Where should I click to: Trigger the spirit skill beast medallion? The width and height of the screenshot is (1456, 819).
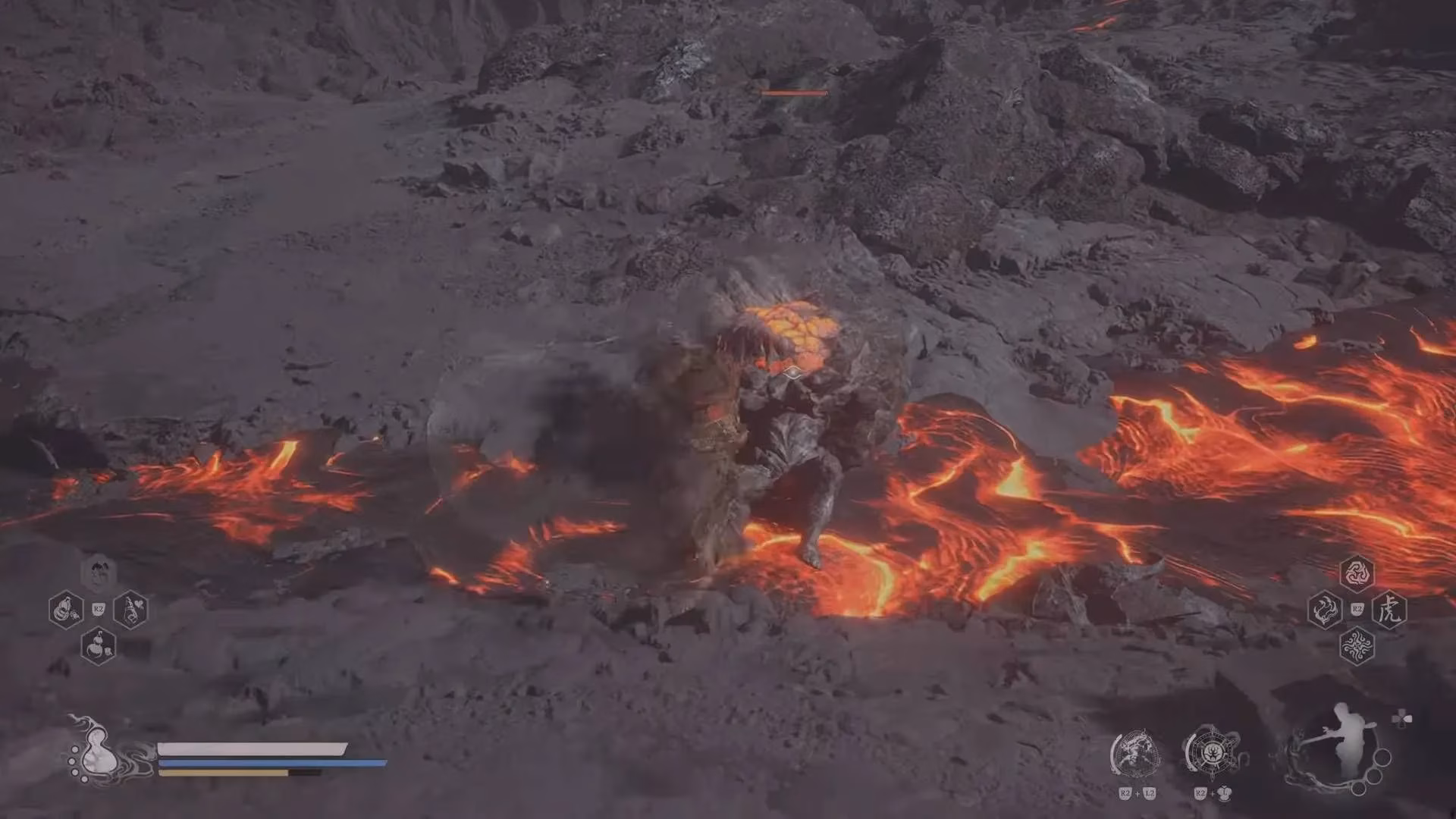click(1135, 754)
